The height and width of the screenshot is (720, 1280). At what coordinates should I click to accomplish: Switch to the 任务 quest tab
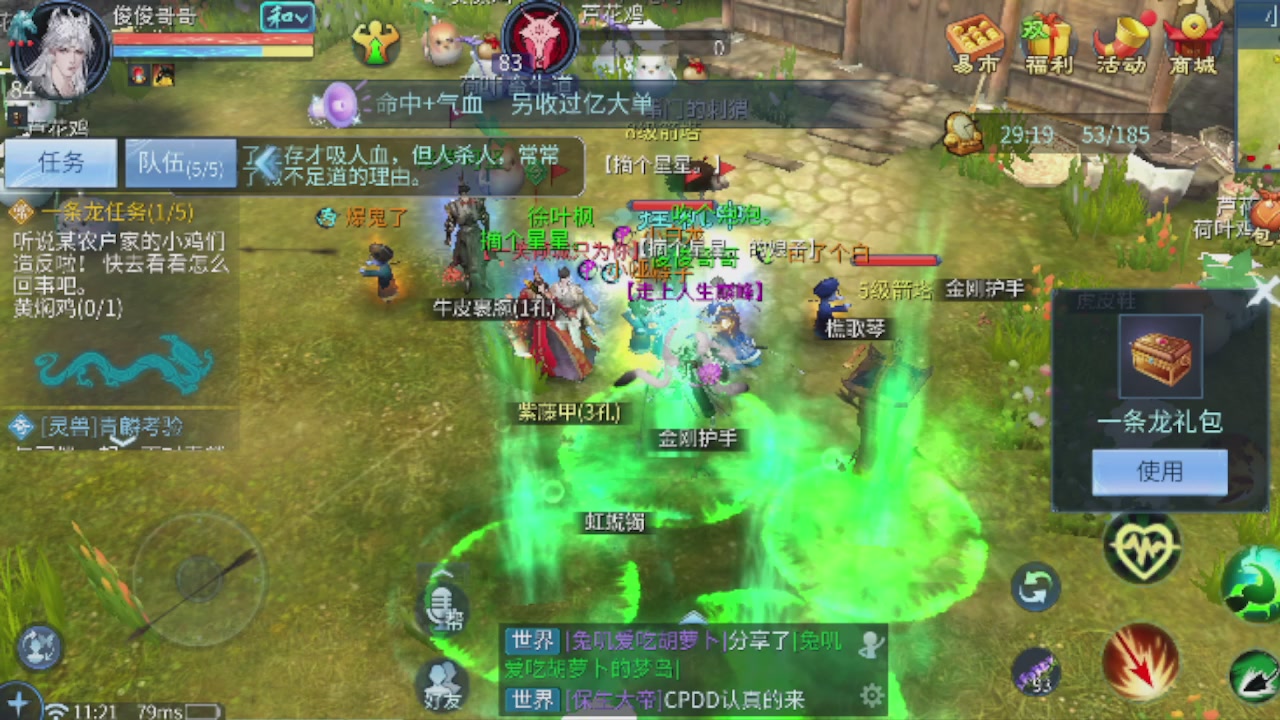60,163
